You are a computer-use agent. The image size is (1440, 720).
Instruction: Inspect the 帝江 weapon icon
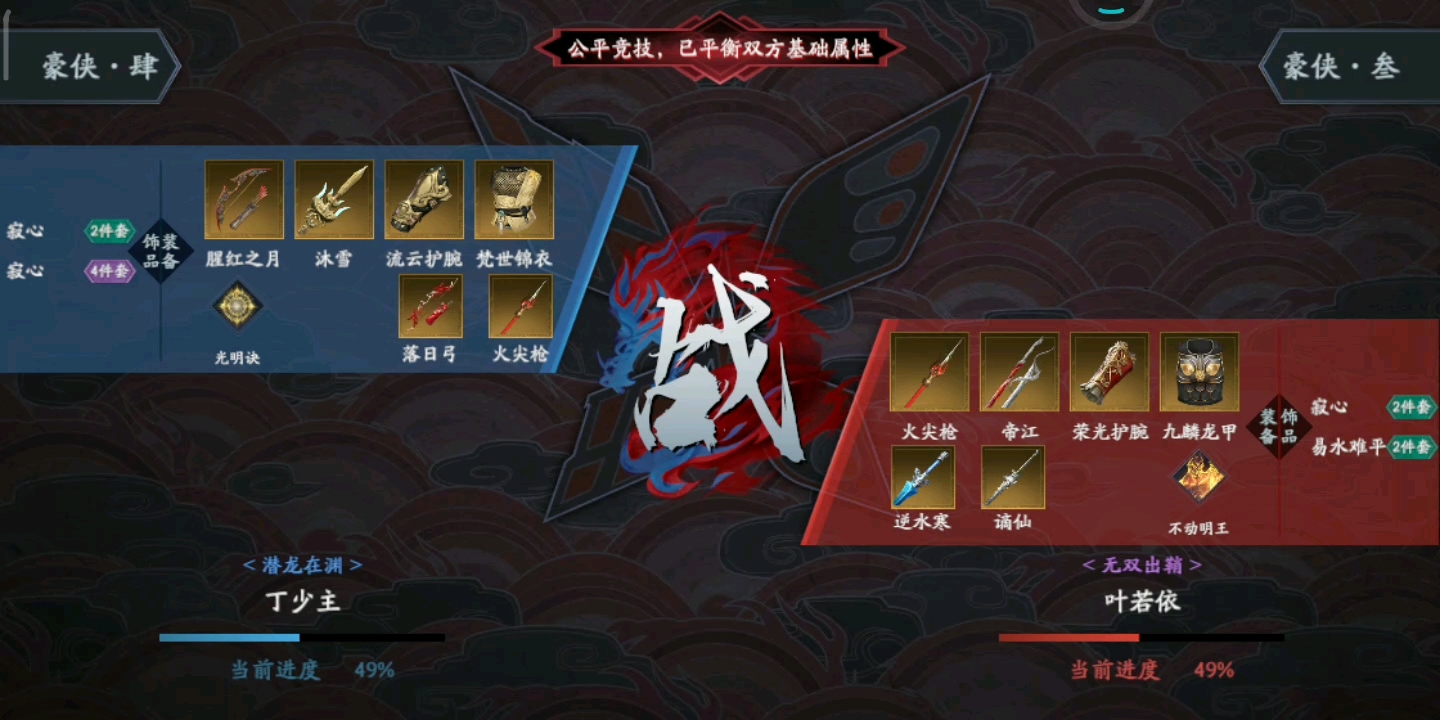(x=1020, y=372)
